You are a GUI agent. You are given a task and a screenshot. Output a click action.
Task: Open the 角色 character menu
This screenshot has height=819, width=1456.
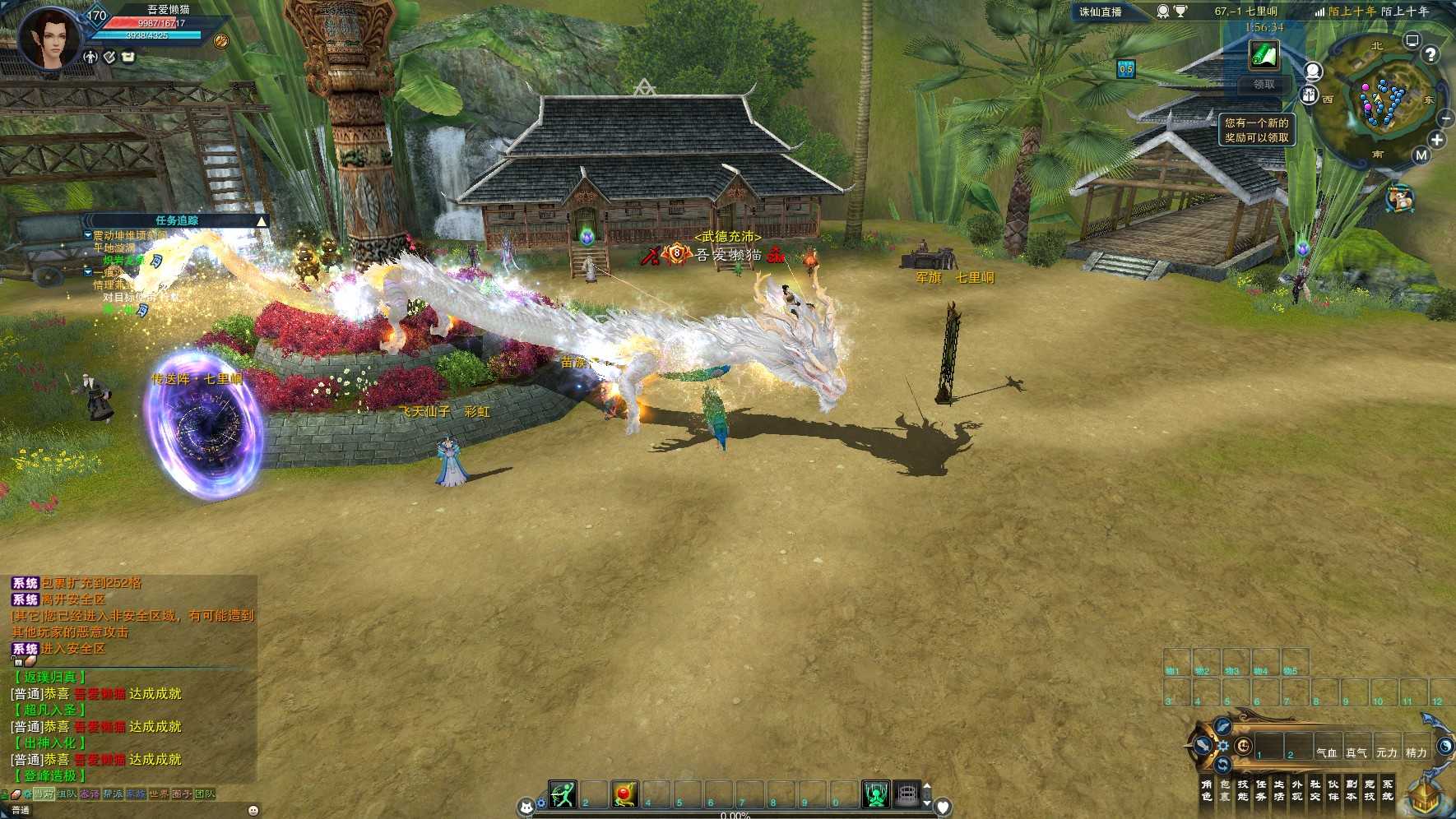(1207, 790)
